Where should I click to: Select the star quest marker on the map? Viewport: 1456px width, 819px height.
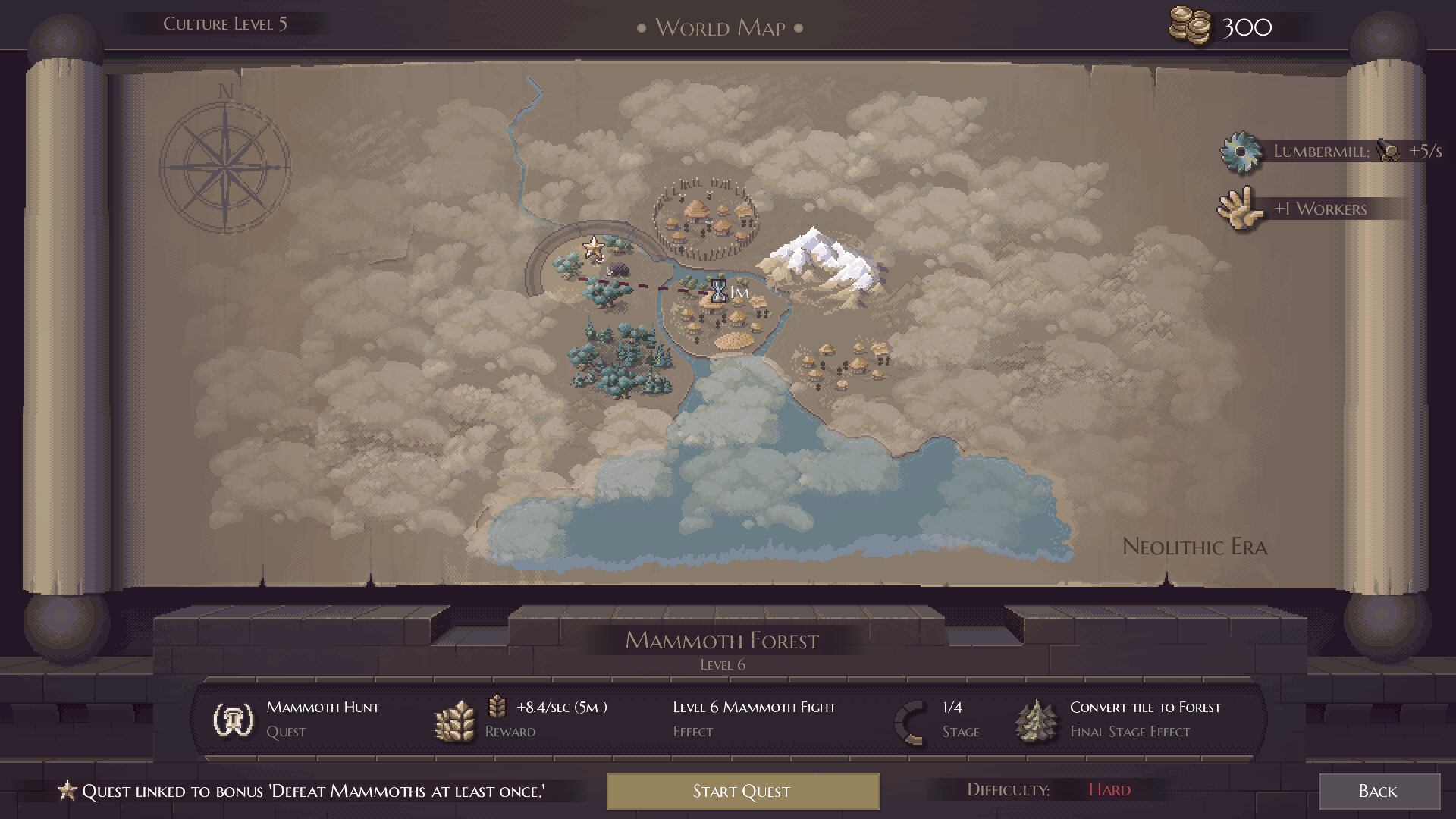point(593,248)
